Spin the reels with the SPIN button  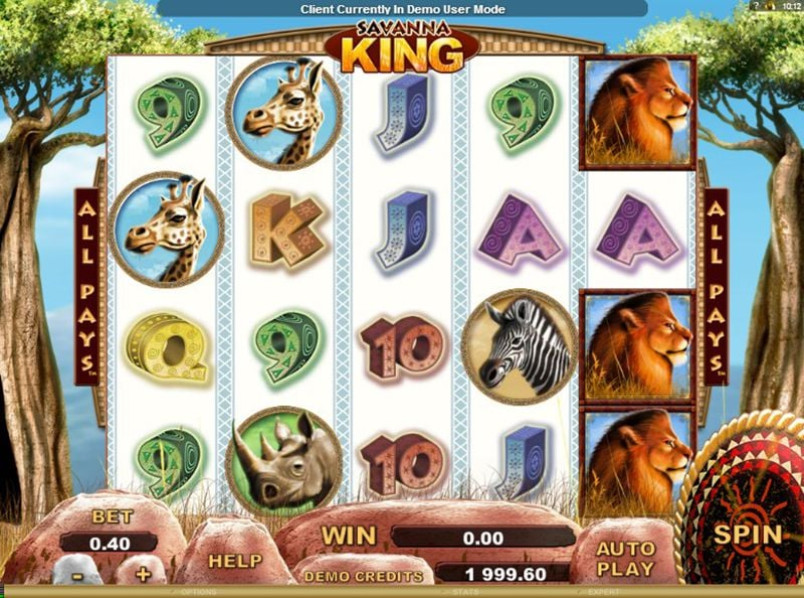tap(747, 532)
